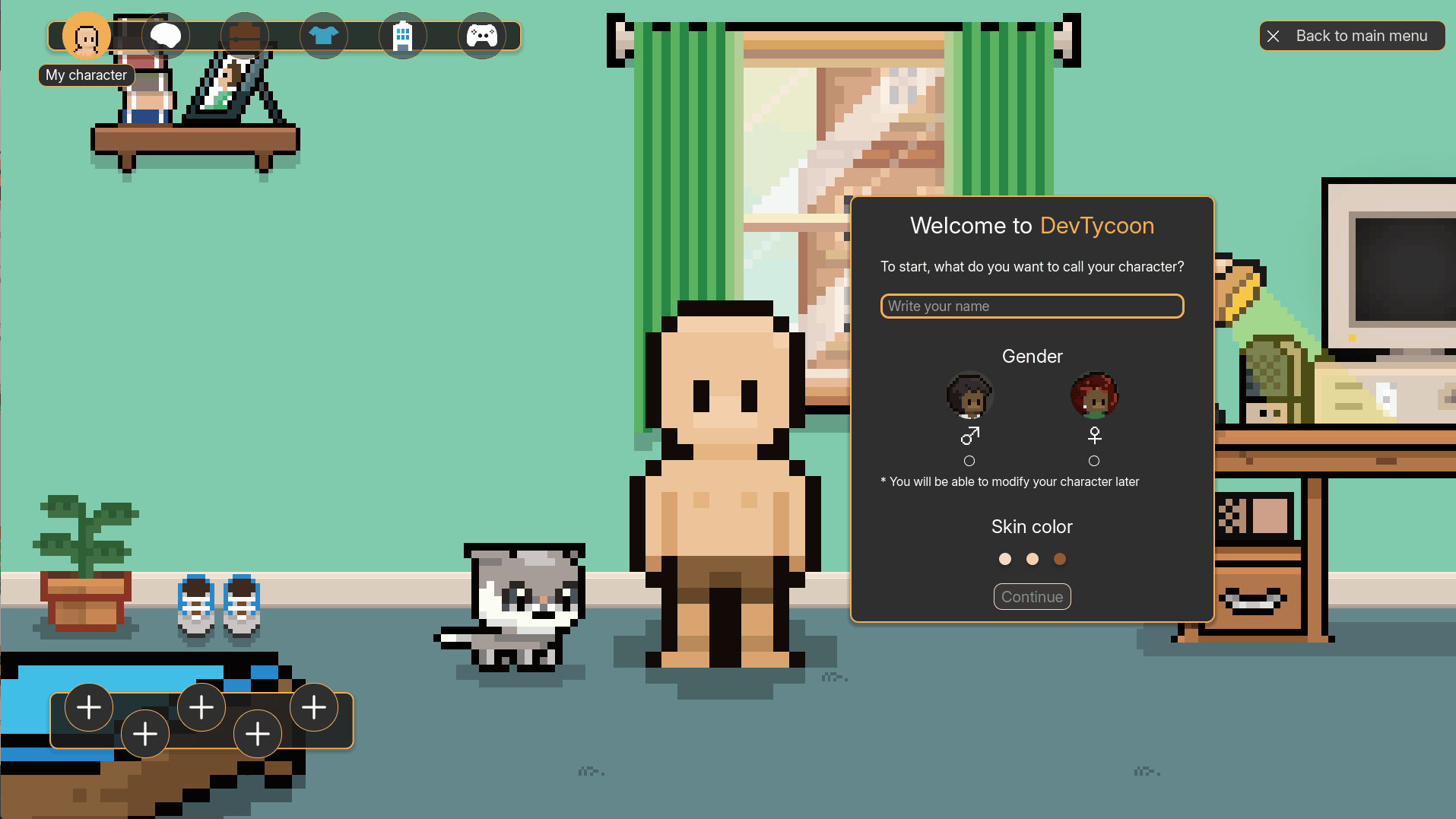Click the rightmost plus button near the bed
The height and width of the screenshot is (819, 1456).
click(x=313, y=706)
